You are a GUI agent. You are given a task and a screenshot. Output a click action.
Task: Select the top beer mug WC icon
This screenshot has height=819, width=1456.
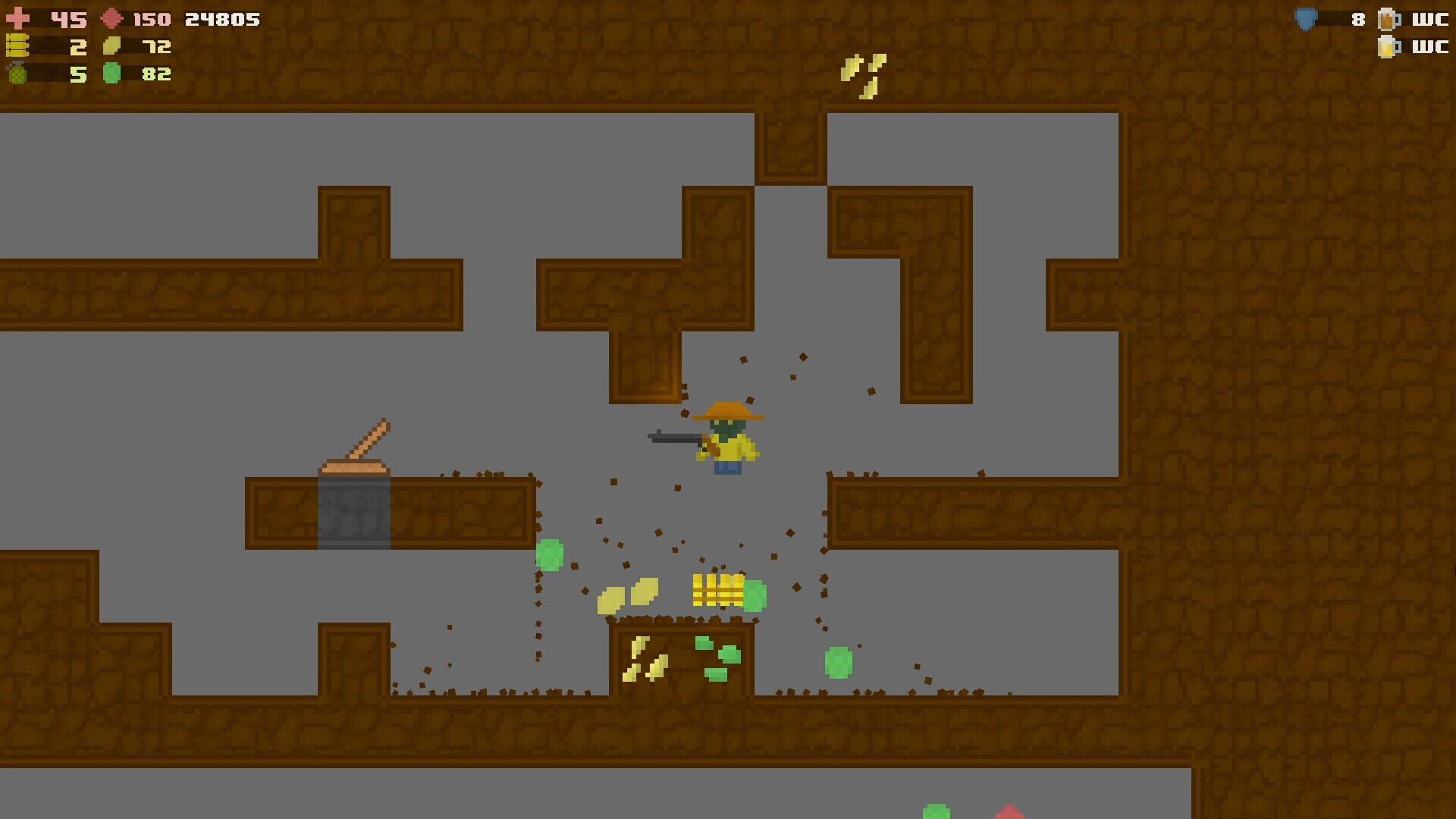coord(1388,19)
